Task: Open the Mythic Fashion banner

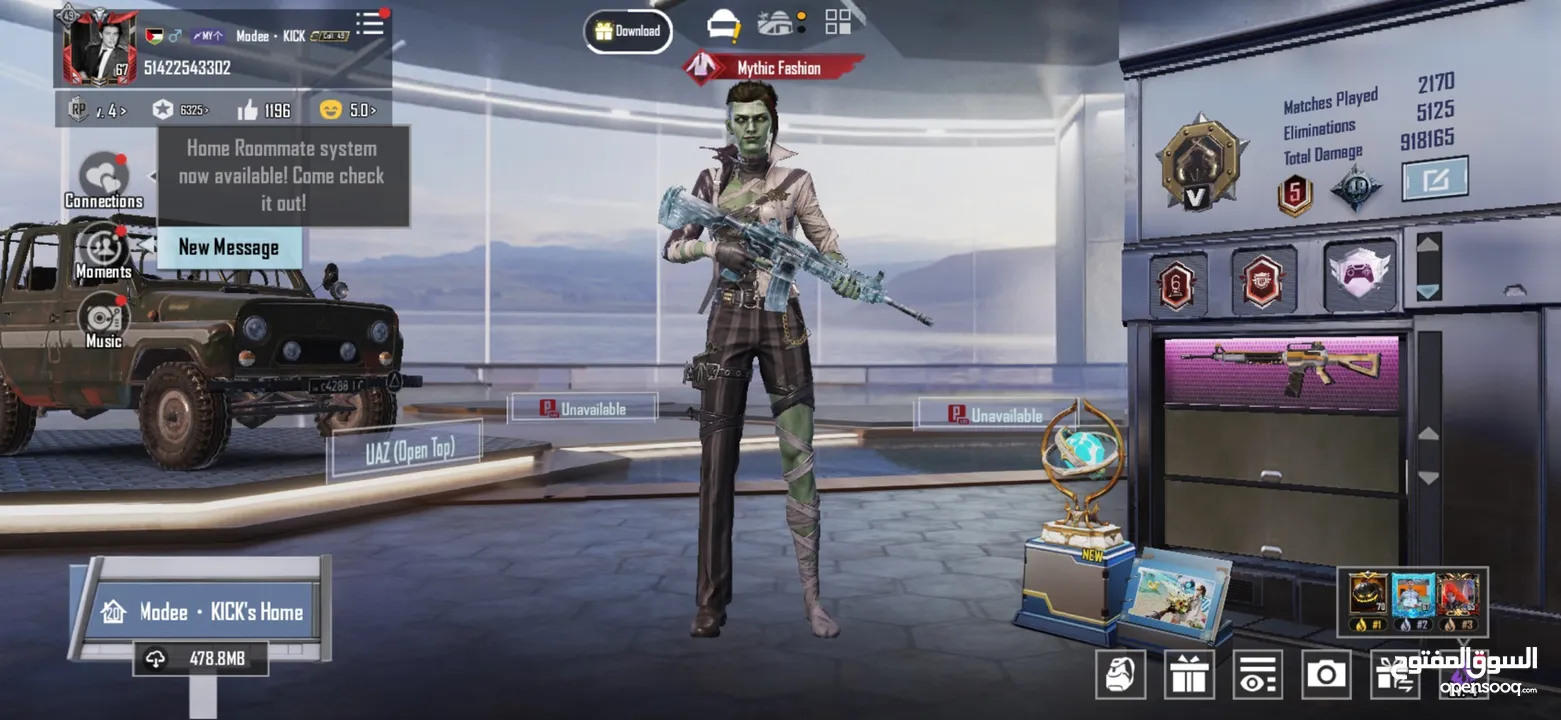Action: tap(774, 68)
